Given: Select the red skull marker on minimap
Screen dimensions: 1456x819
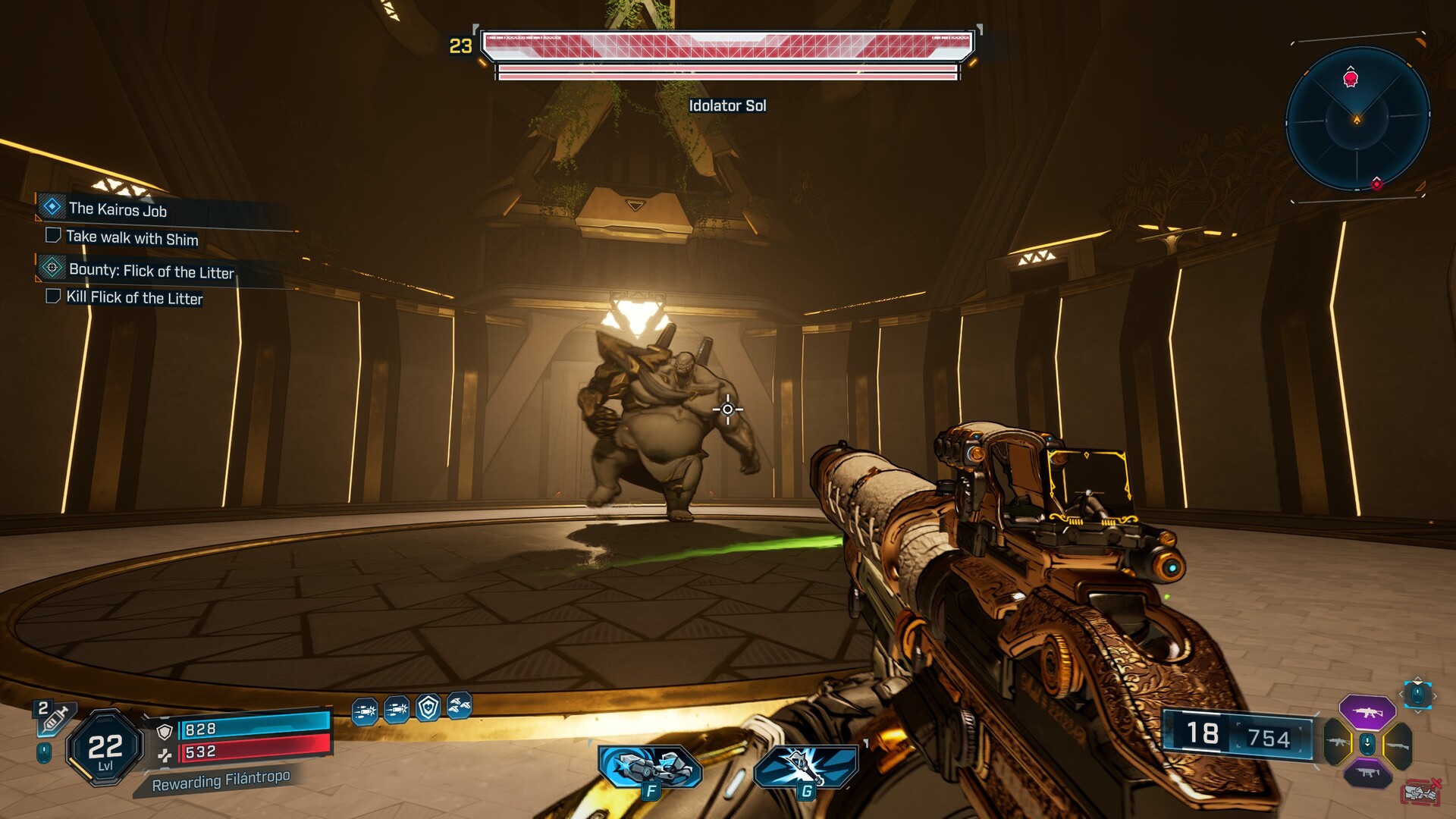Looking at the screenshot, I should click(x=1351, y=78).
